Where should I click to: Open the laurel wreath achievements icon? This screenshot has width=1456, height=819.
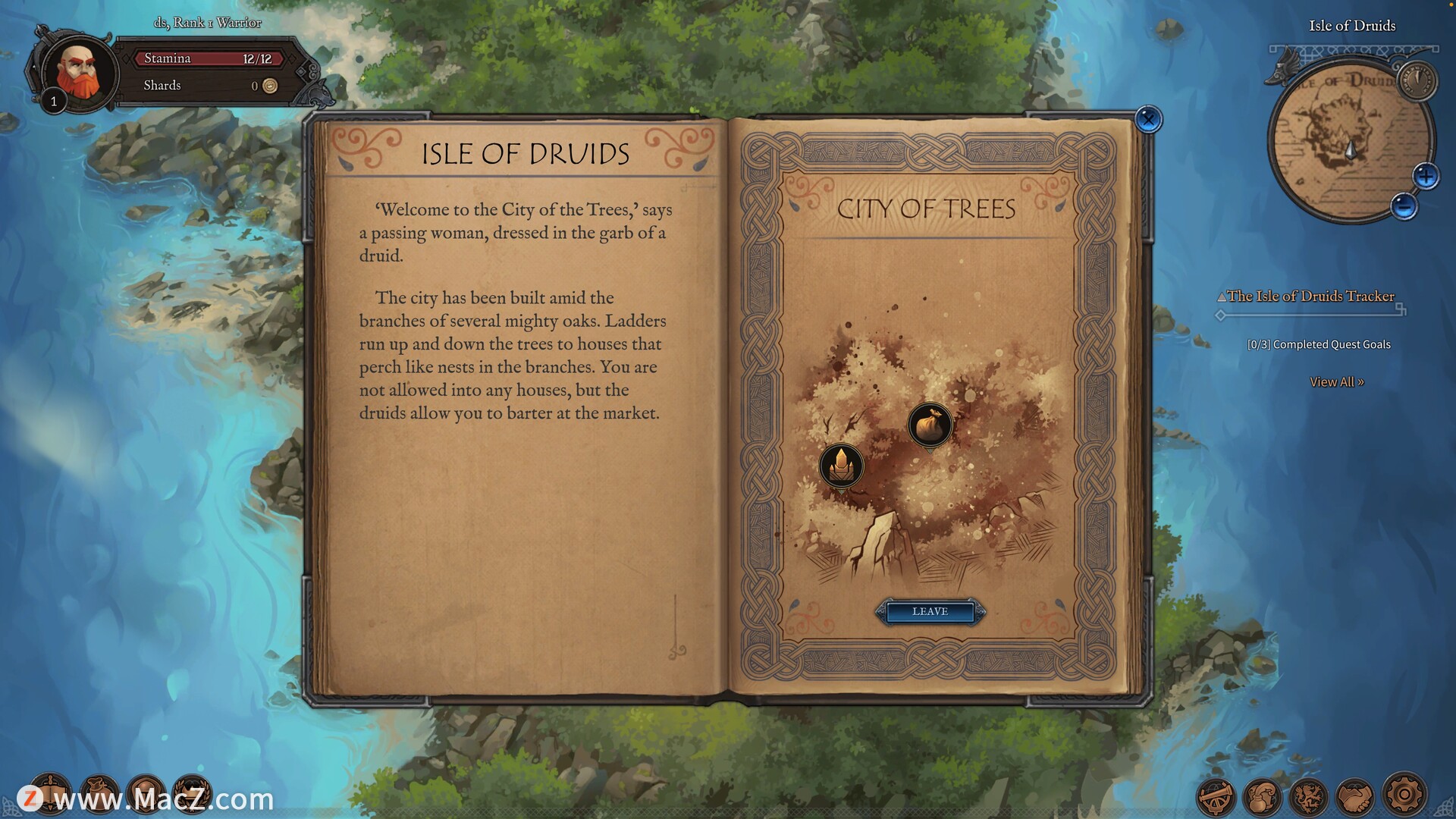[193, 792]
